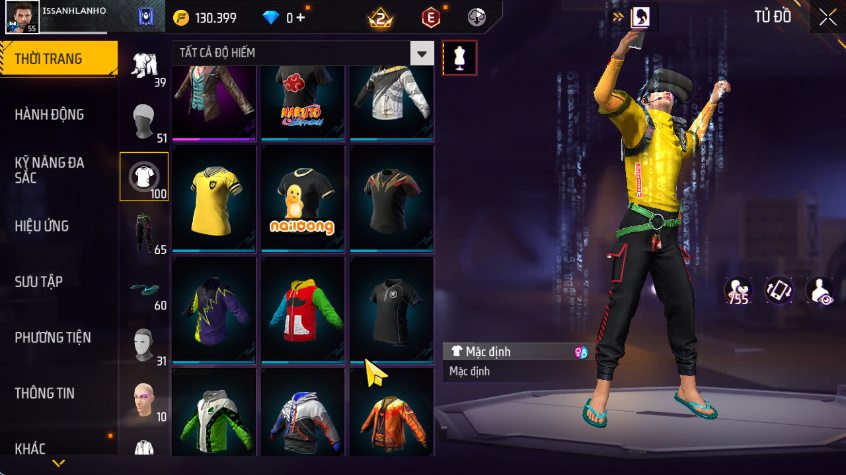Select the black Naidong duck shirt
Viewport: 846px width, 475px height.
tap(302, 197)
